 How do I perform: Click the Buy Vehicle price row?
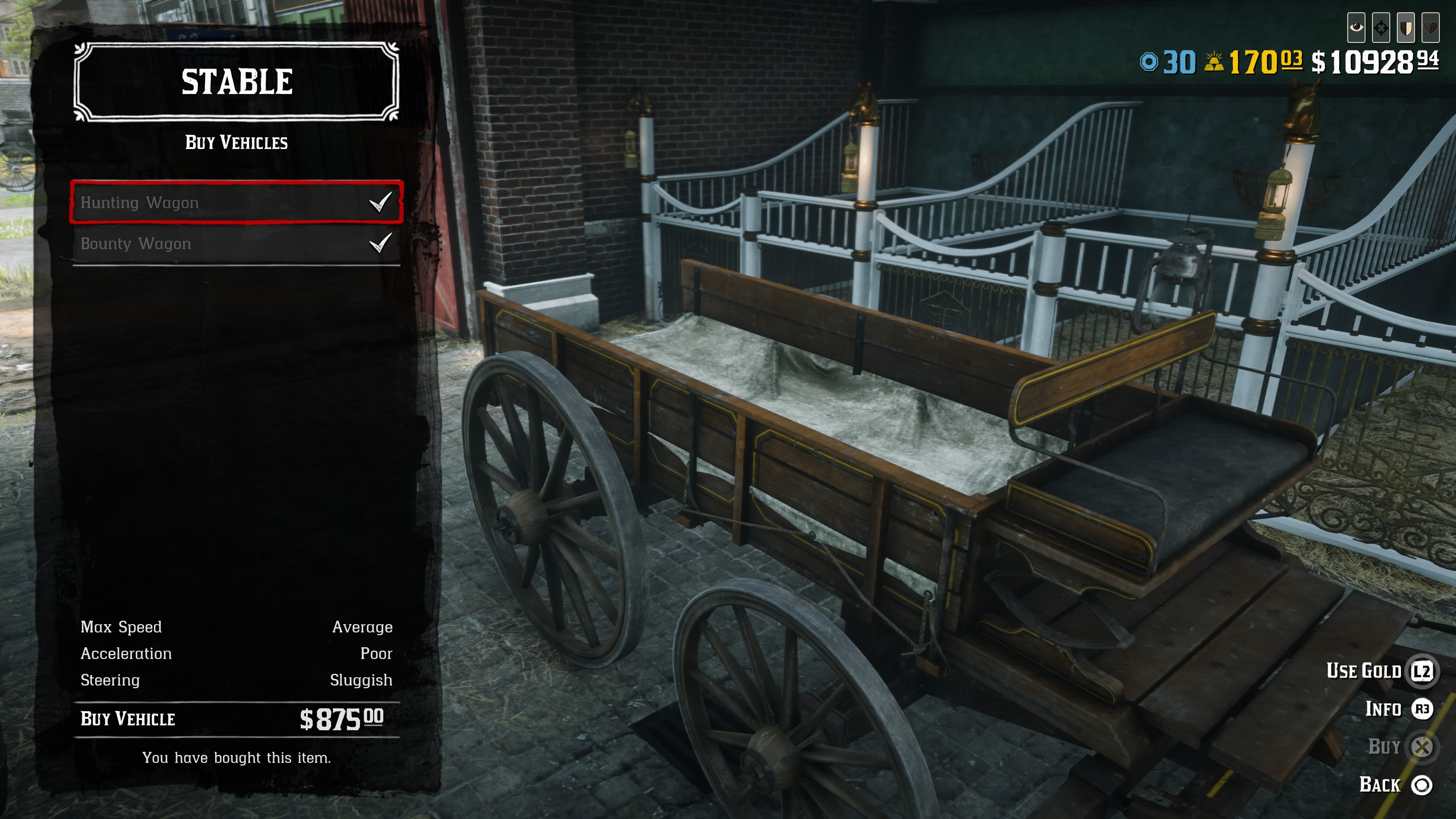pyautogui.click(x=236, y=719)
